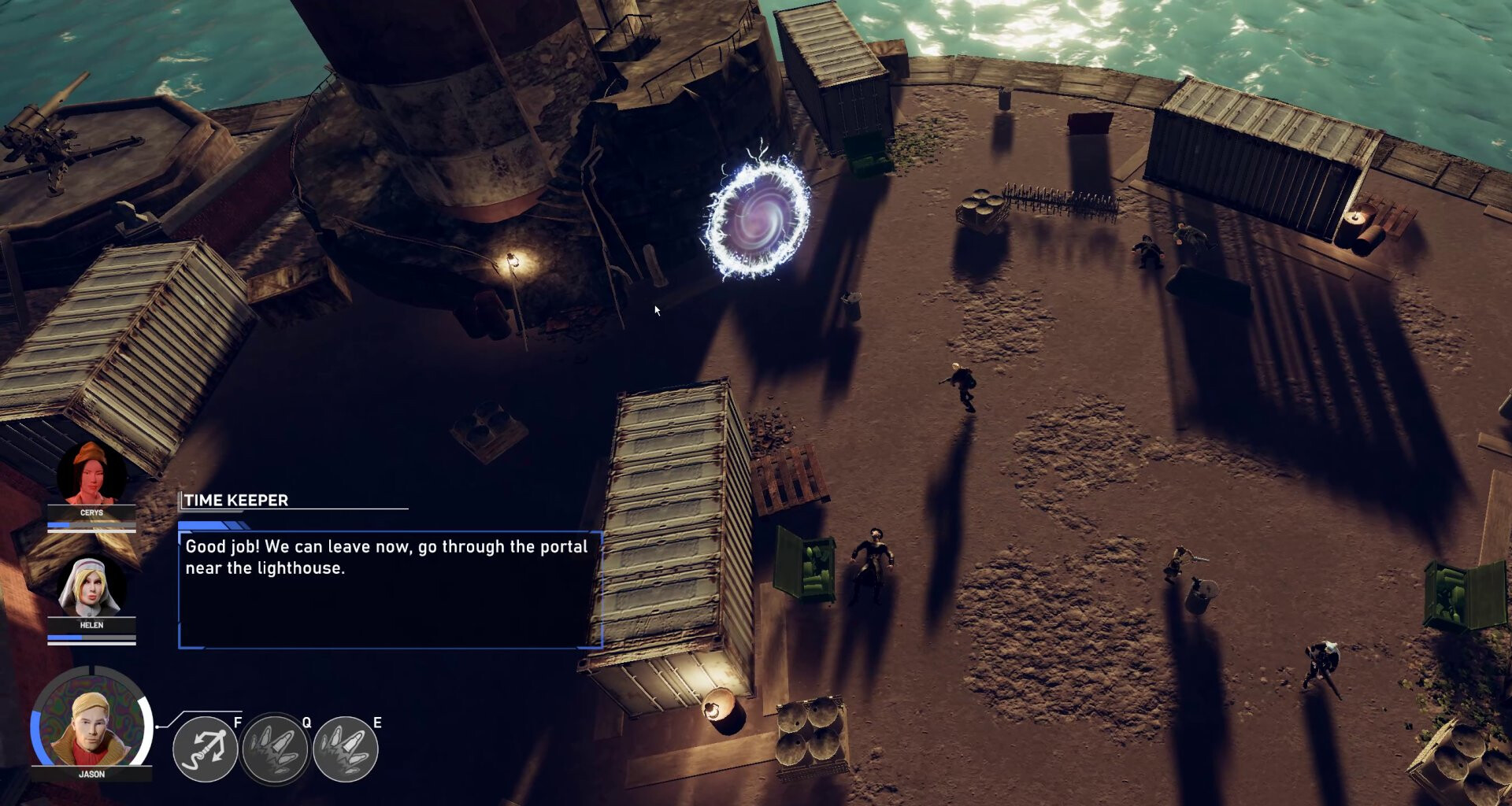The height and width of the screenshot is (806, 1512).
Task: Click the TIME KEEPER dialogue title
Action: coord(235,500)
